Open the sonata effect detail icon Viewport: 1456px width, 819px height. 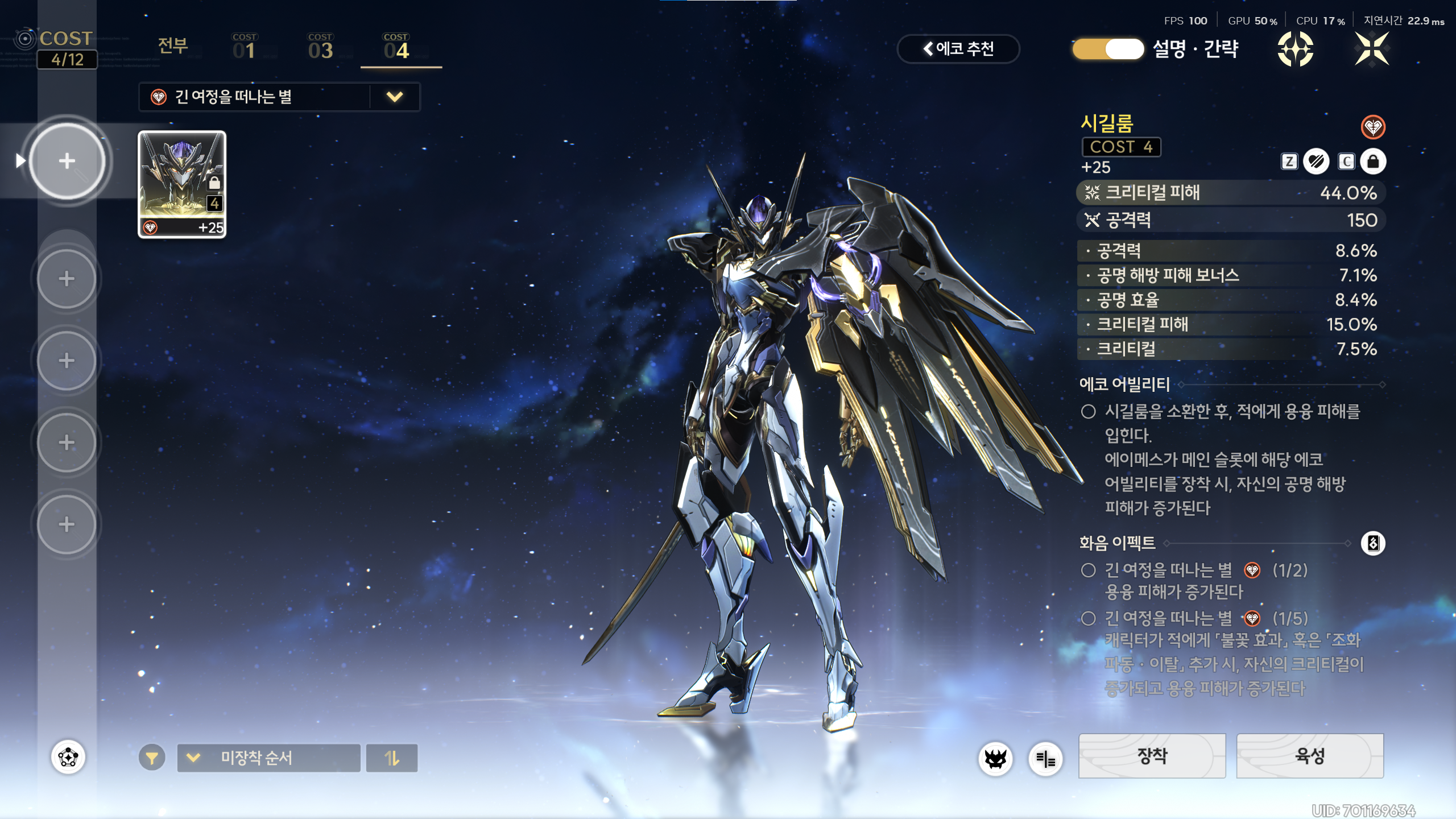(1373, 543)
